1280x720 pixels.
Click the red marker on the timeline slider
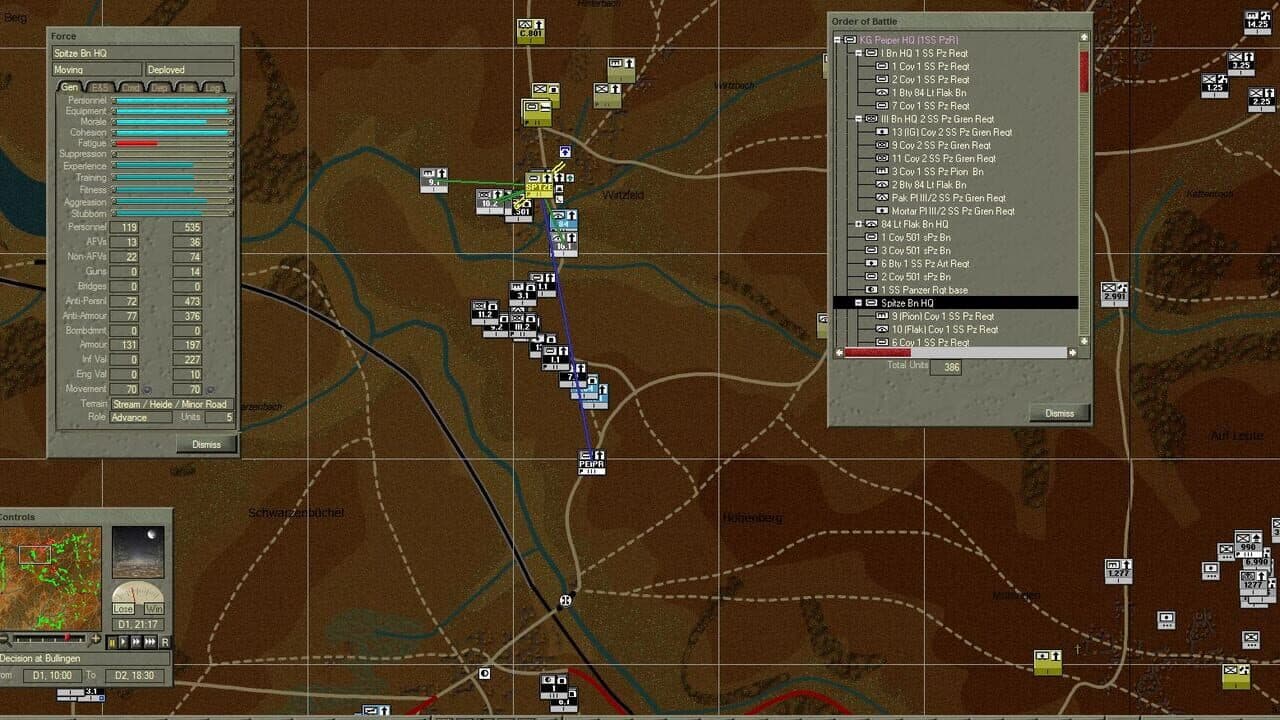tap(67, 637)
